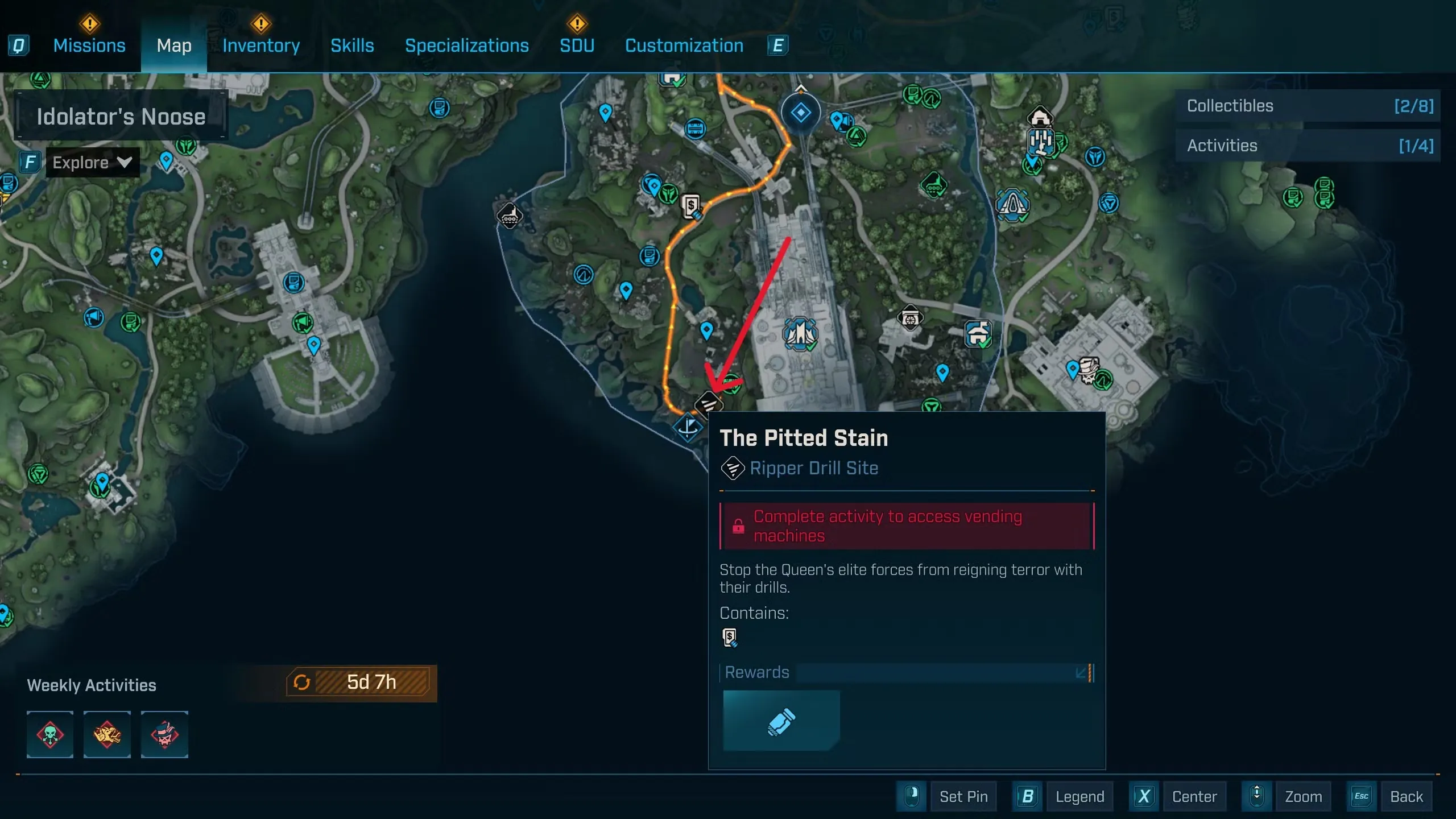The image size is (1456, 819).
Task: Select the red hat bandit weekly activity
Action: click(x=164, y=734)
